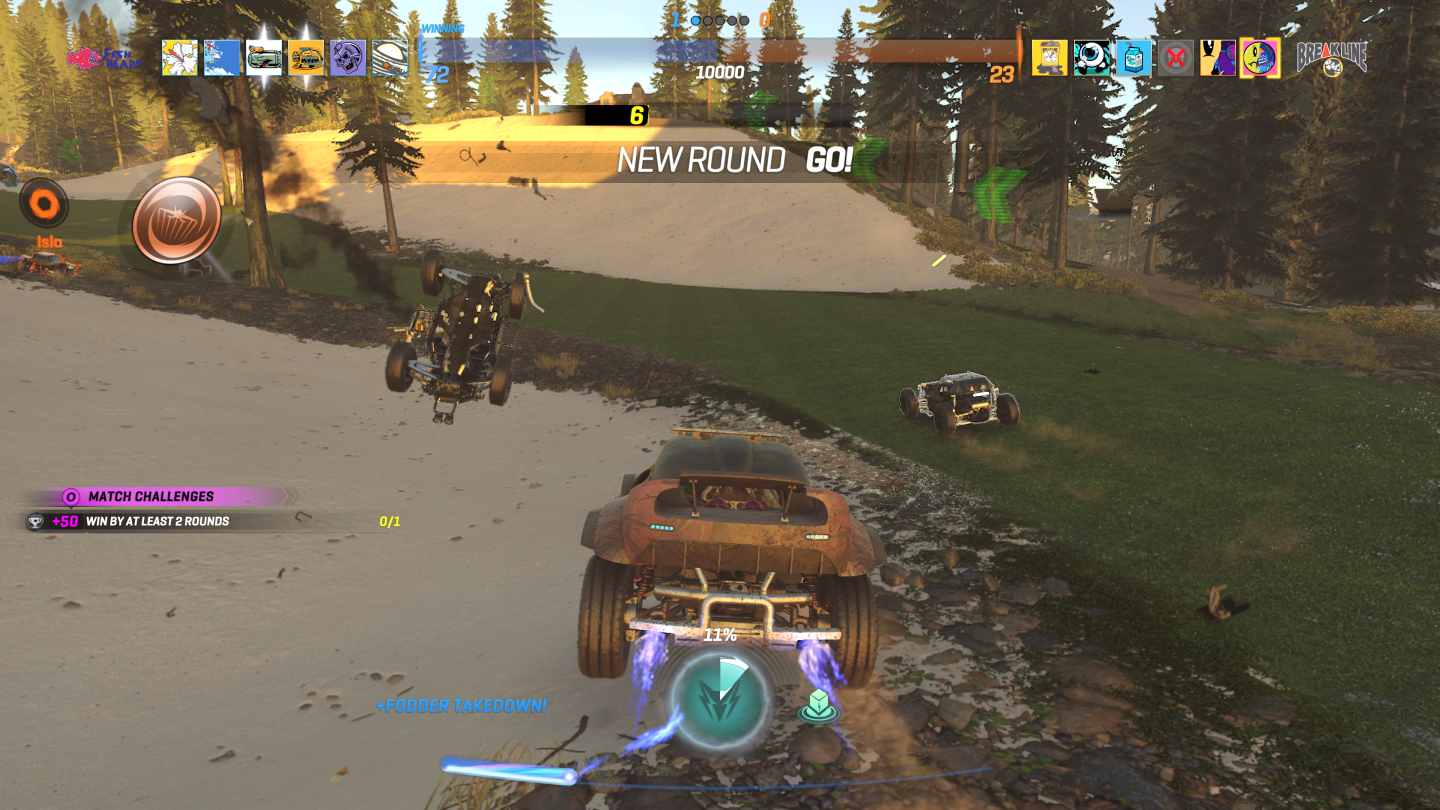The image size is (1440, 810).
Task: Click the teal boost ability icon at bottom
Action: (x=718, y=700)
